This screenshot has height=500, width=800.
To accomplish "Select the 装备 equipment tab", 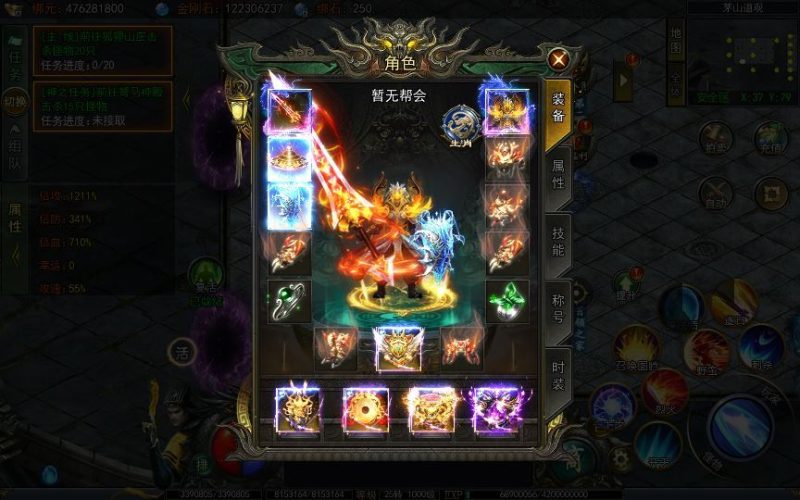I will pyautogui.click(x=558, y=108).
